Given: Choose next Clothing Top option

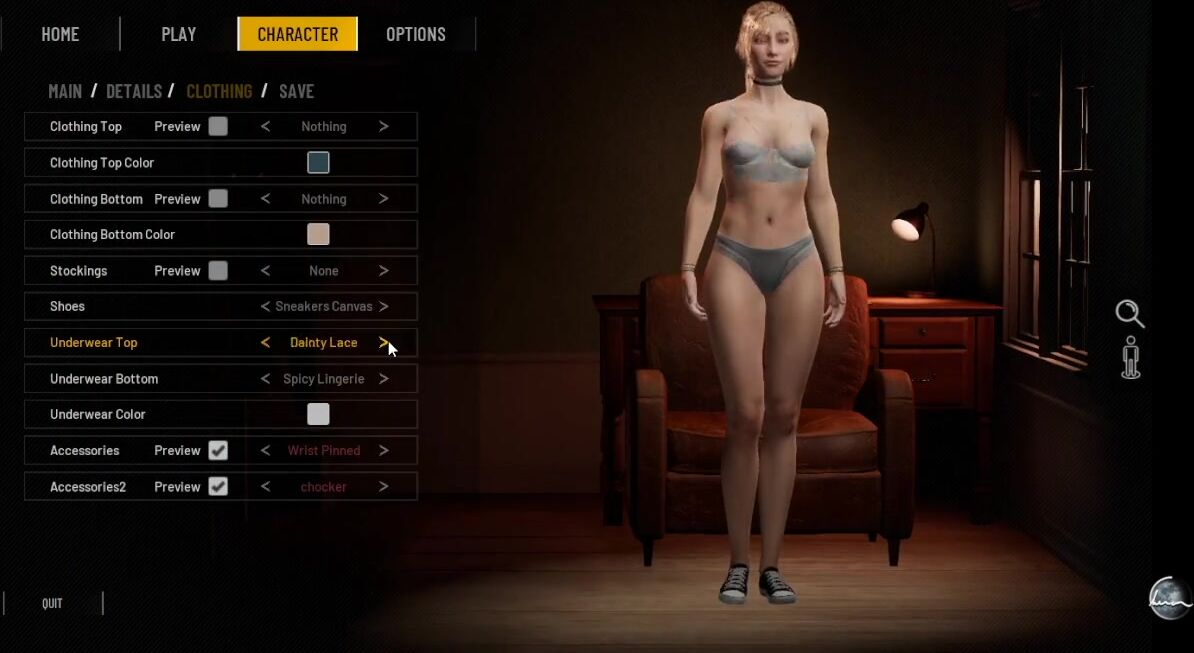Looking at the screenshot, I should [x=383, y=127].
